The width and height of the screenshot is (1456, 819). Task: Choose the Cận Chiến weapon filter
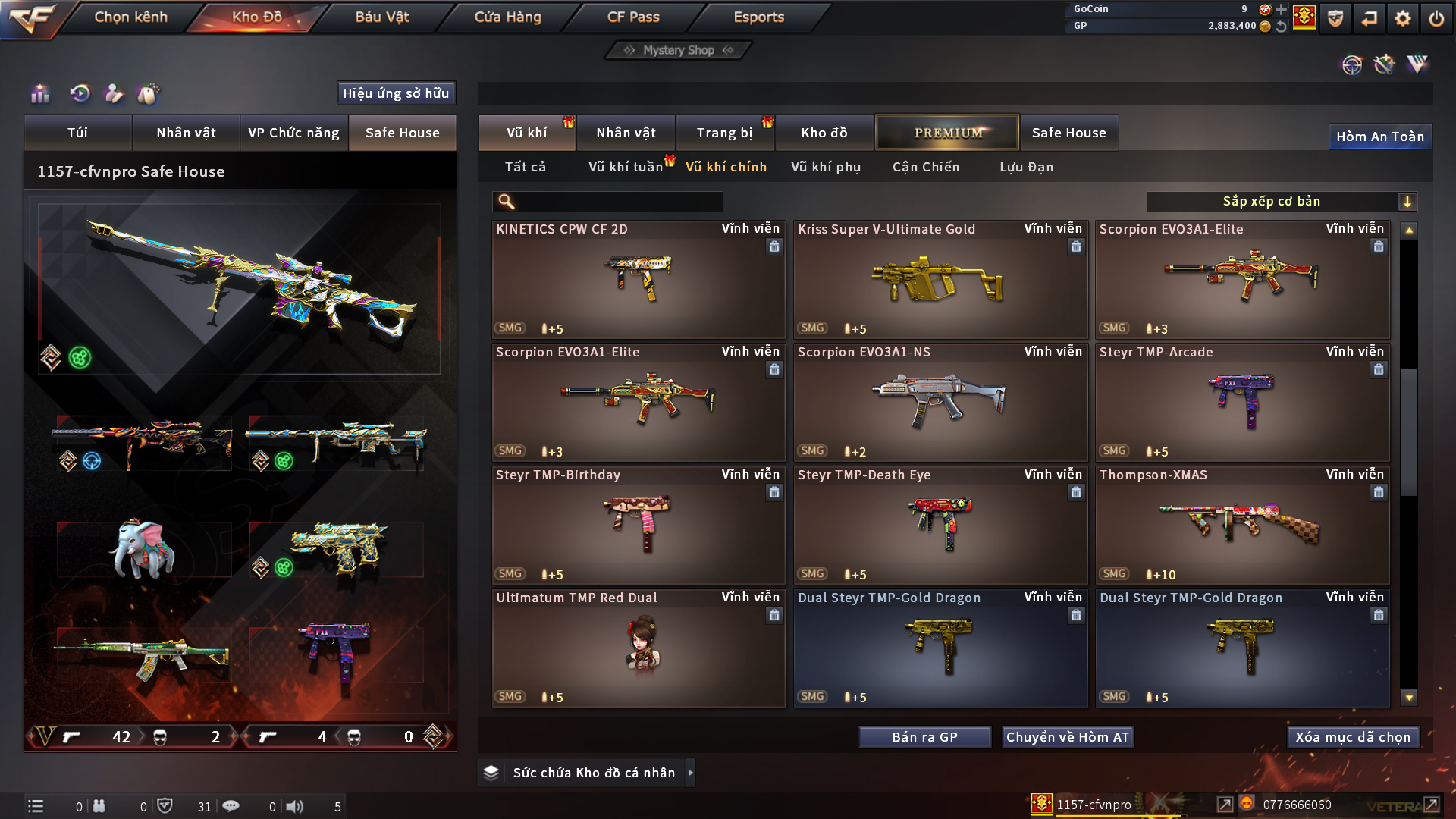point(925,167)
